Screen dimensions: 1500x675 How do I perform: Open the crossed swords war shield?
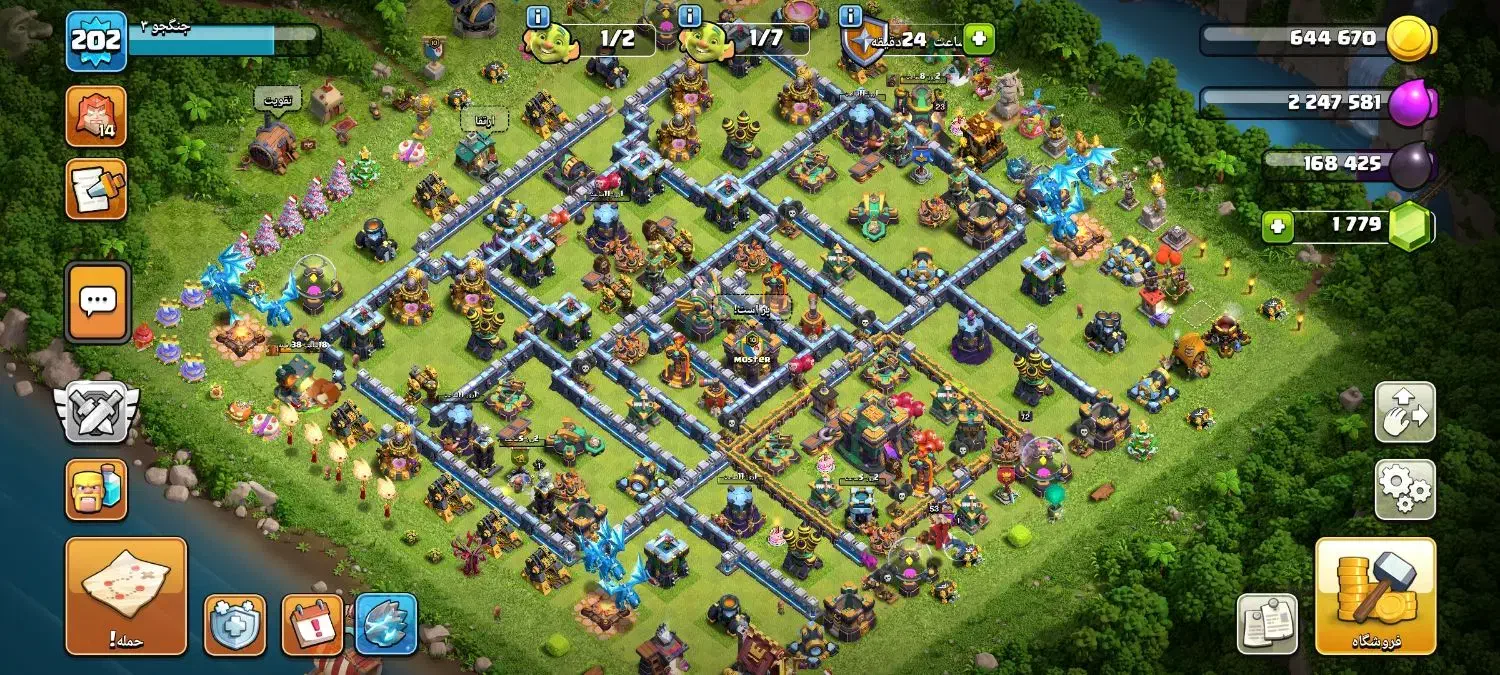point(96,411)
